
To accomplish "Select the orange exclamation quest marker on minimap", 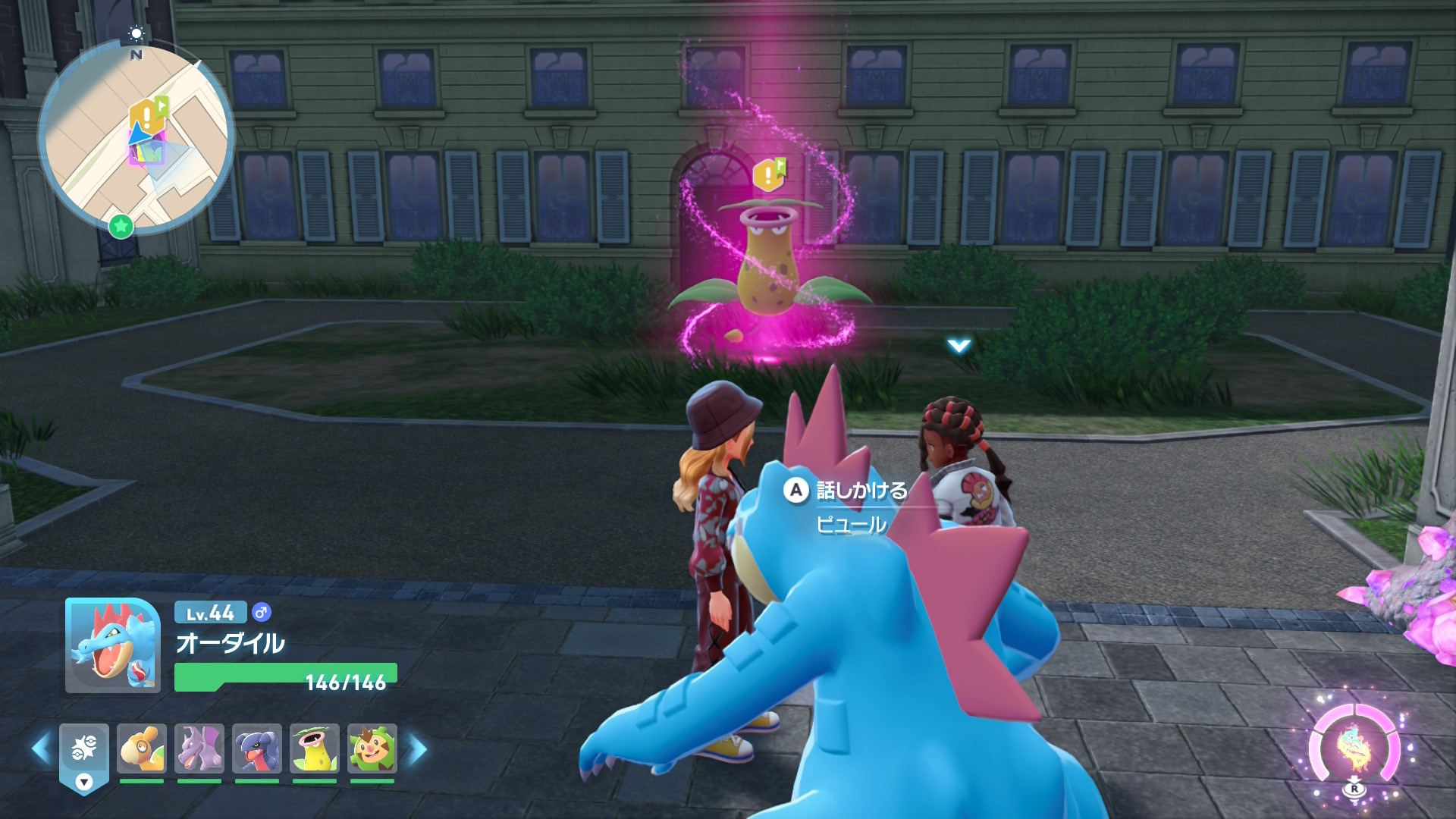I will tap(145, 116).
